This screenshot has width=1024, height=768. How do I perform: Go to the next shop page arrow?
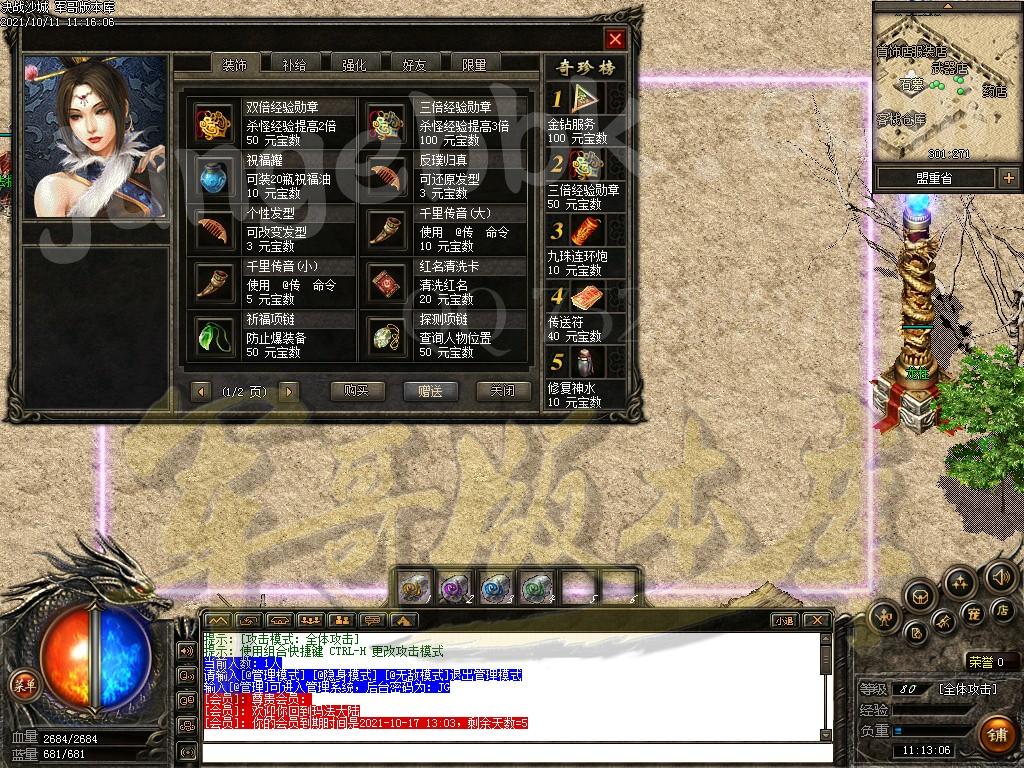pyautogui.click(x=289, y=391)
